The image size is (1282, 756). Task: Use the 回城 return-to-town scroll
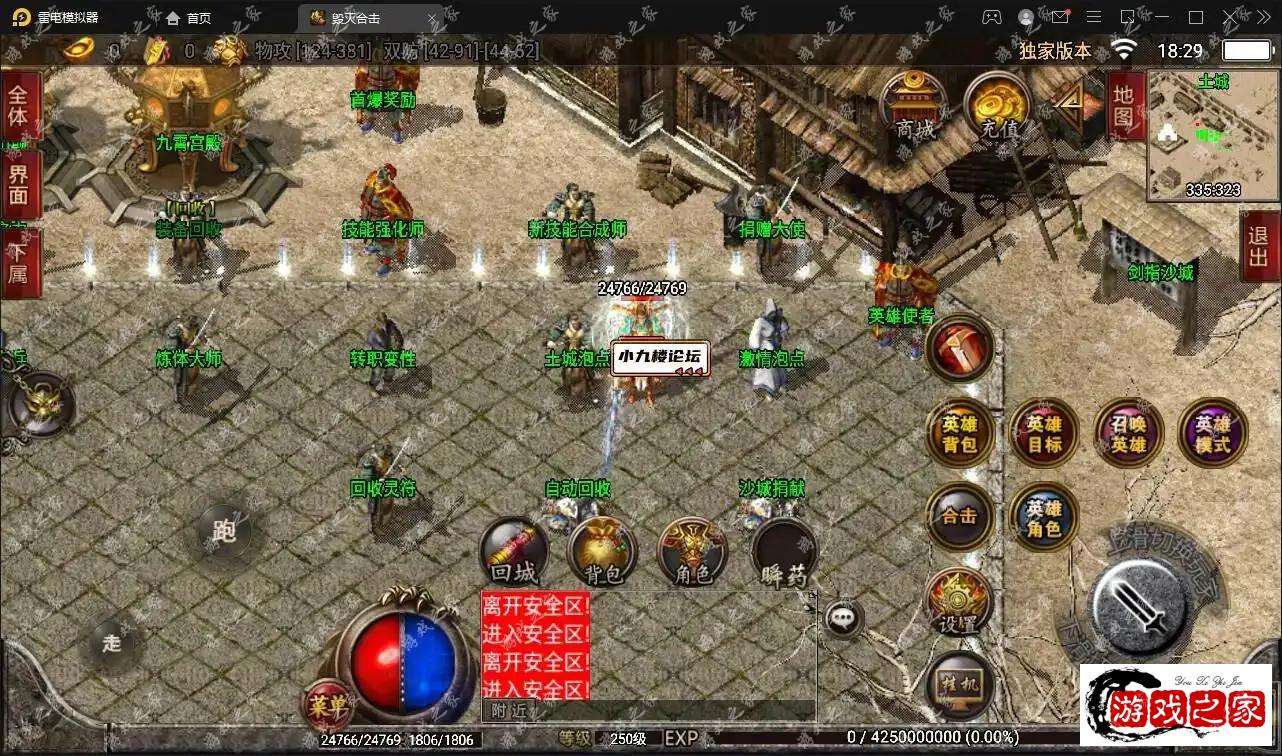(514, 554)
